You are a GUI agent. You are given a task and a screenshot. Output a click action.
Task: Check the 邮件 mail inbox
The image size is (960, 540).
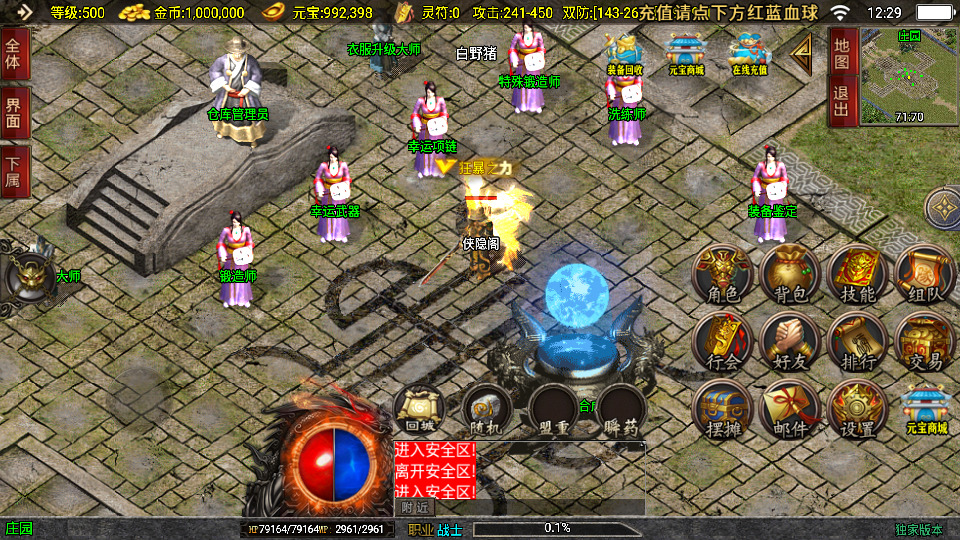789,409
